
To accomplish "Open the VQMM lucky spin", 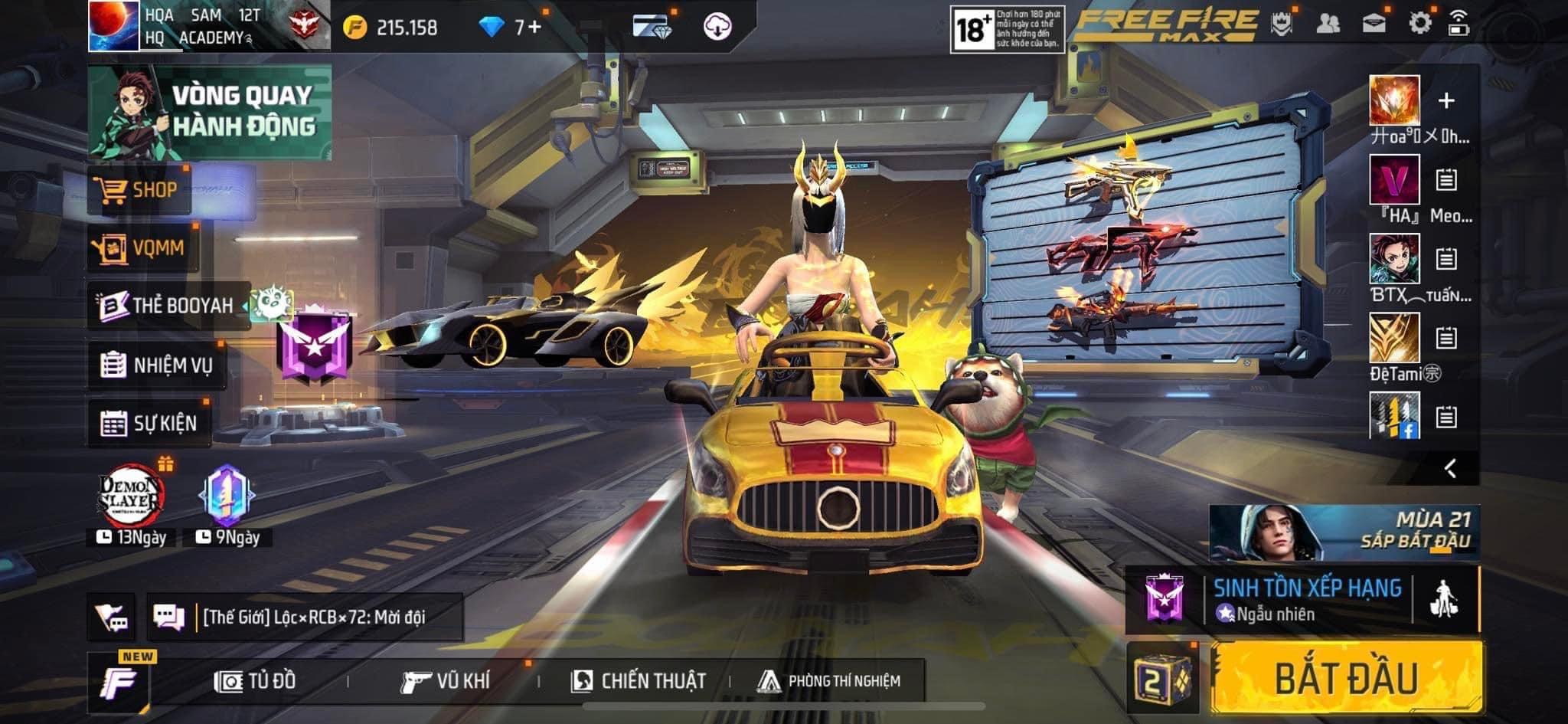I will click(x=142, y=247).
